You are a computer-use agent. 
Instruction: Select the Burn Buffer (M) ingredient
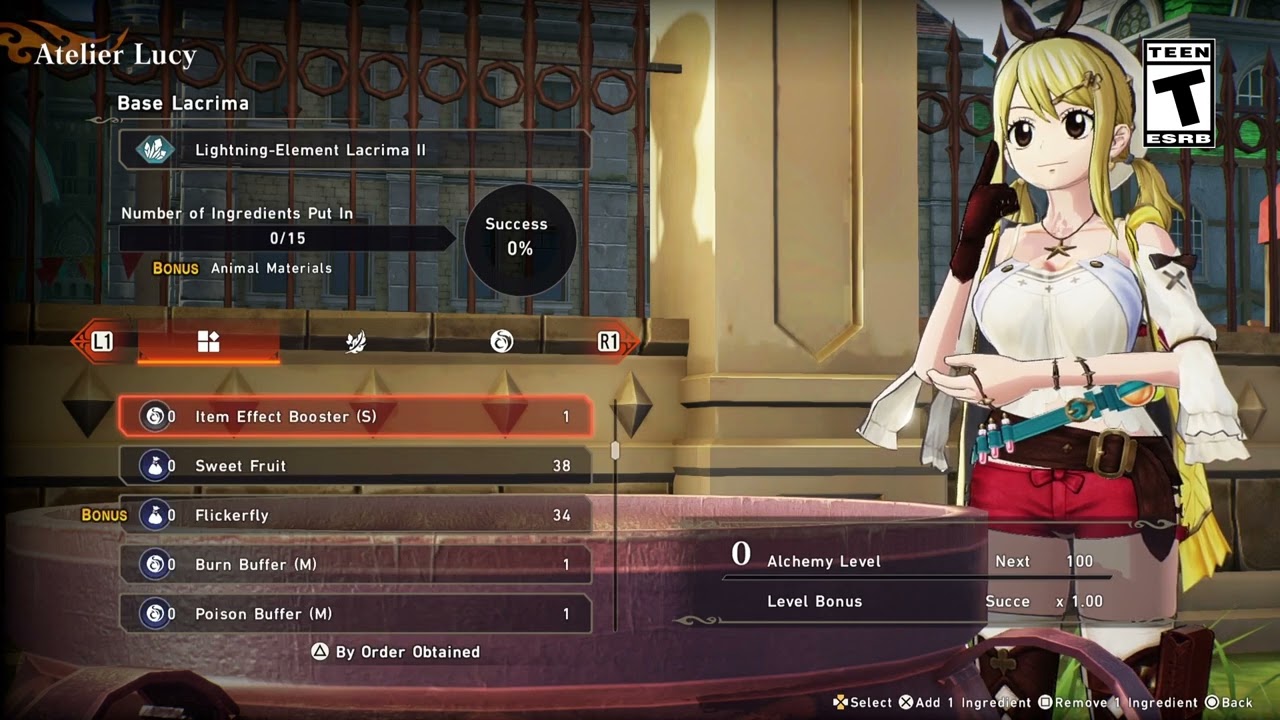click(x=355, y=564)
